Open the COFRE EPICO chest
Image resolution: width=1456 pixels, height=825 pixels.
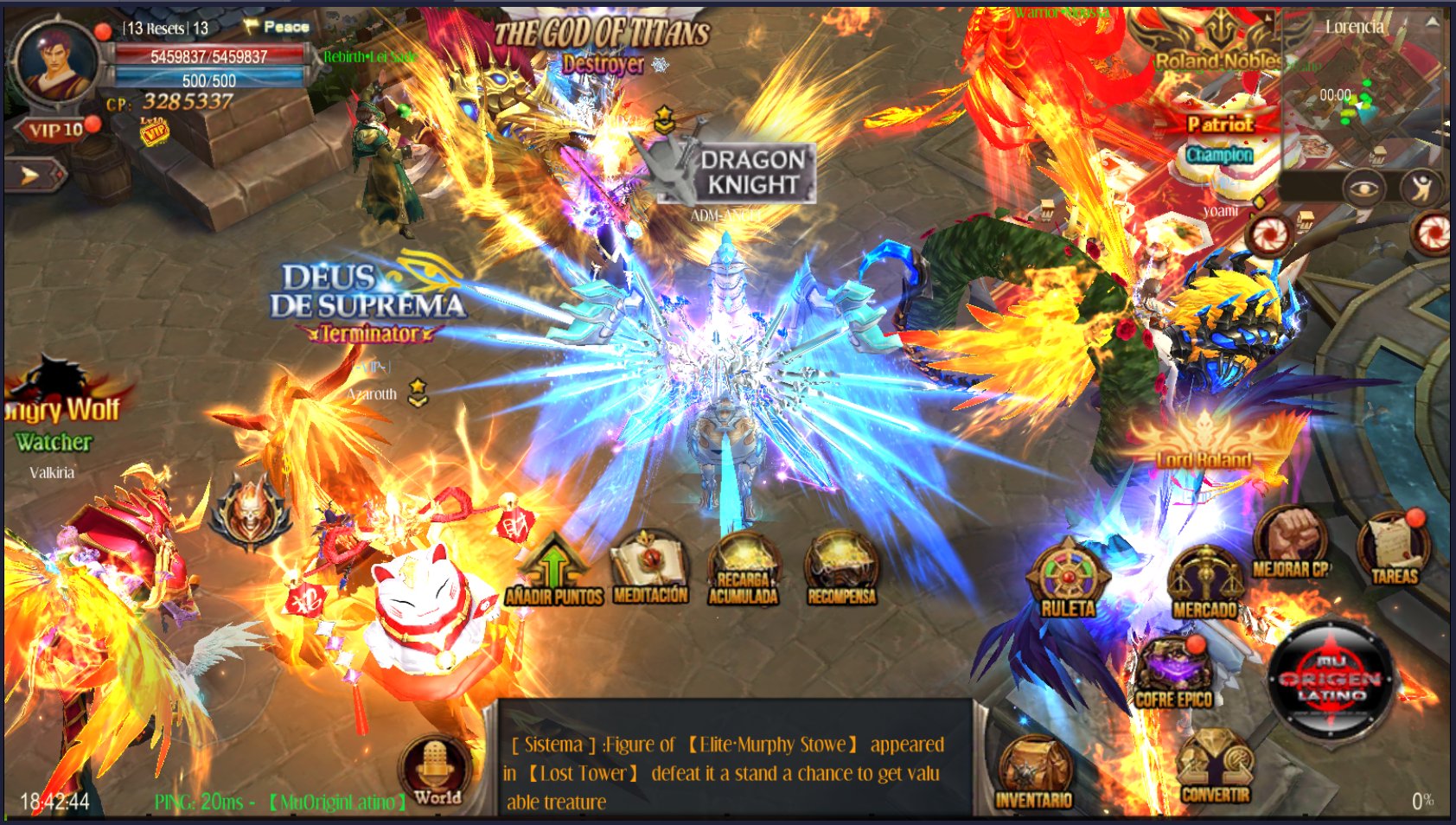coord(1173,665)
